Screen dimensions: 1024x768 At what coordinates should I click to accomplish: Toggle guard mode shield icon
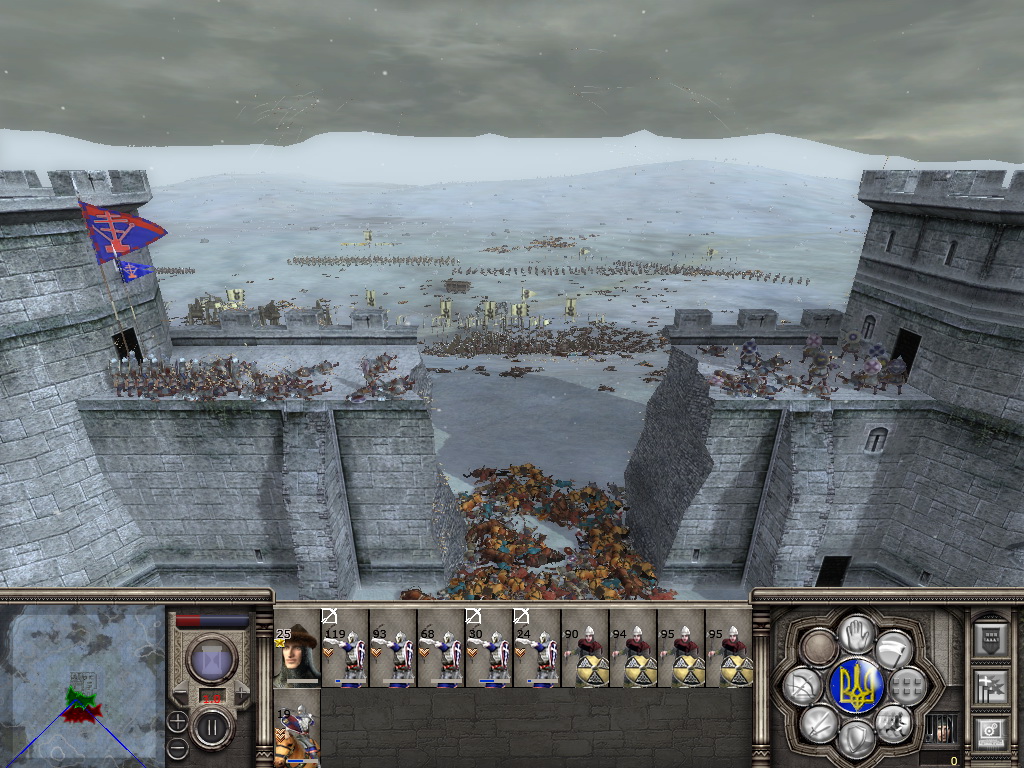coord(856,738)
